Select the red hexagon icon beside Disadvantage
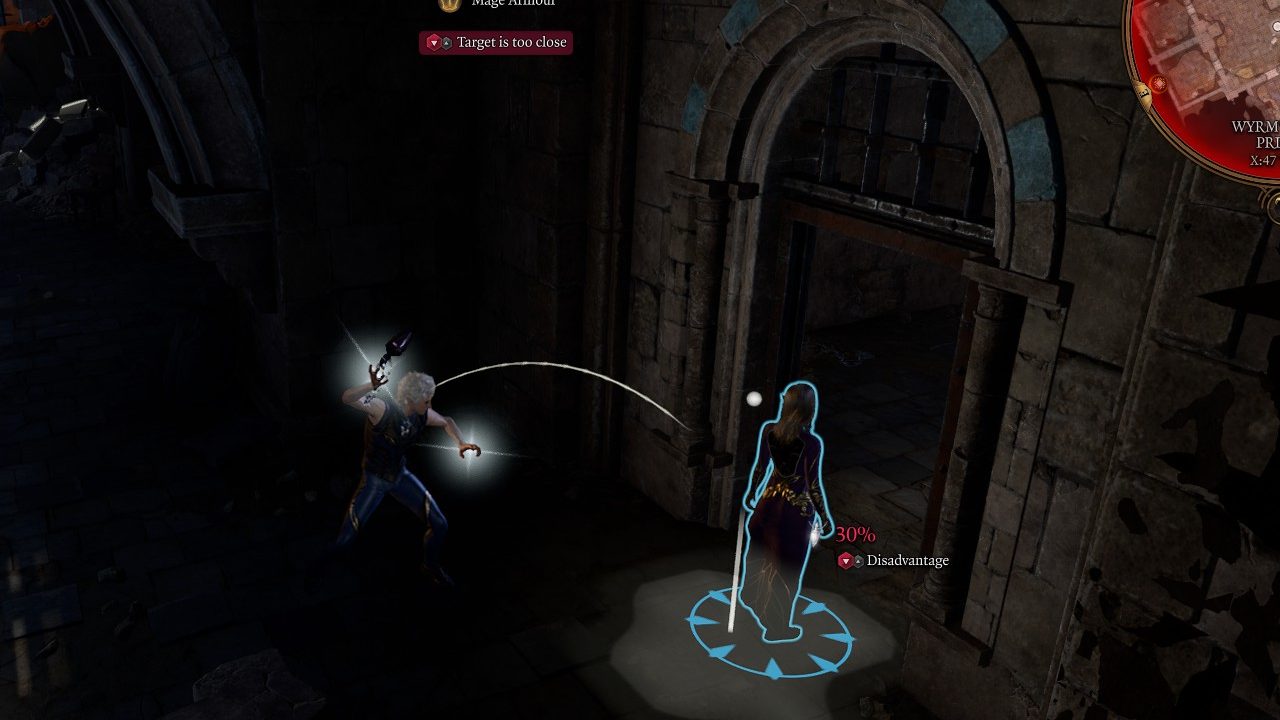Viewport: 1280px width, 720px height. [x=845, y=560]
